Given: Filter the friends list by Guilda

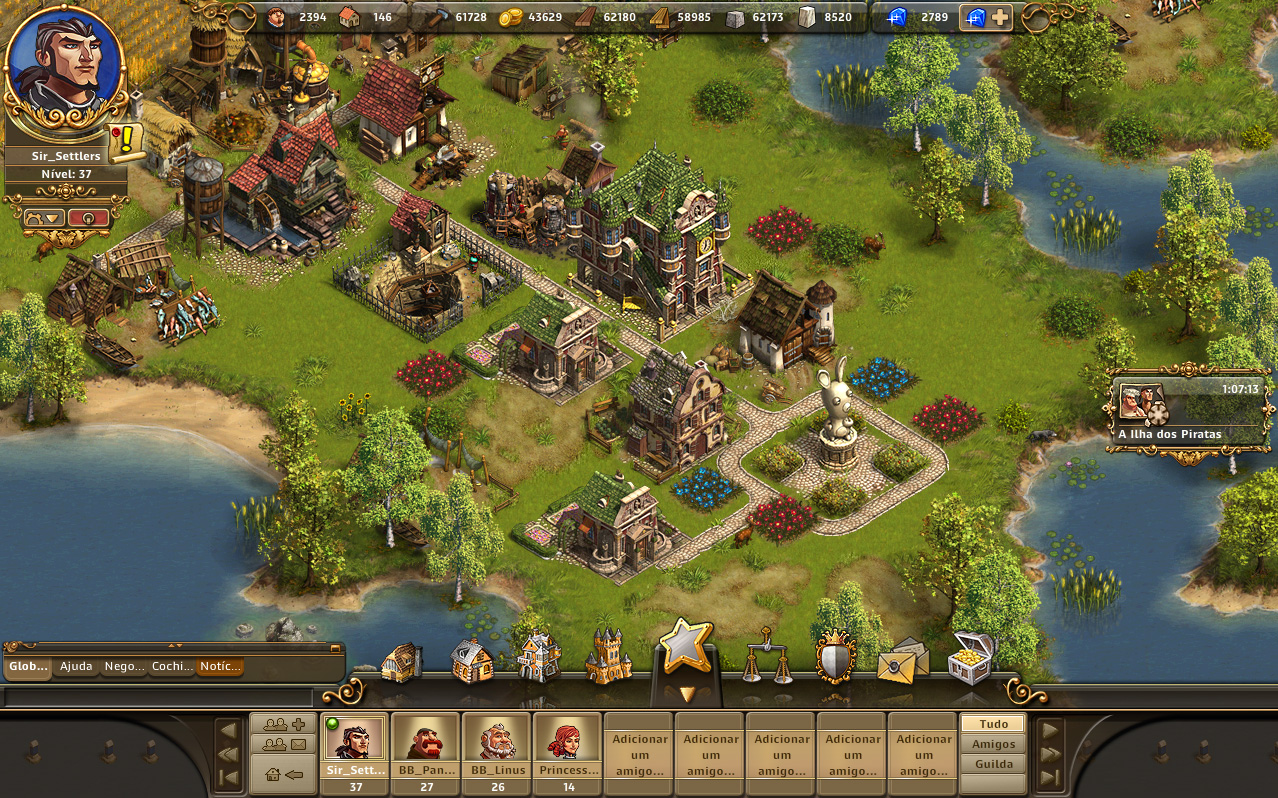Looking at the screenshot, I should pos(992,764).
